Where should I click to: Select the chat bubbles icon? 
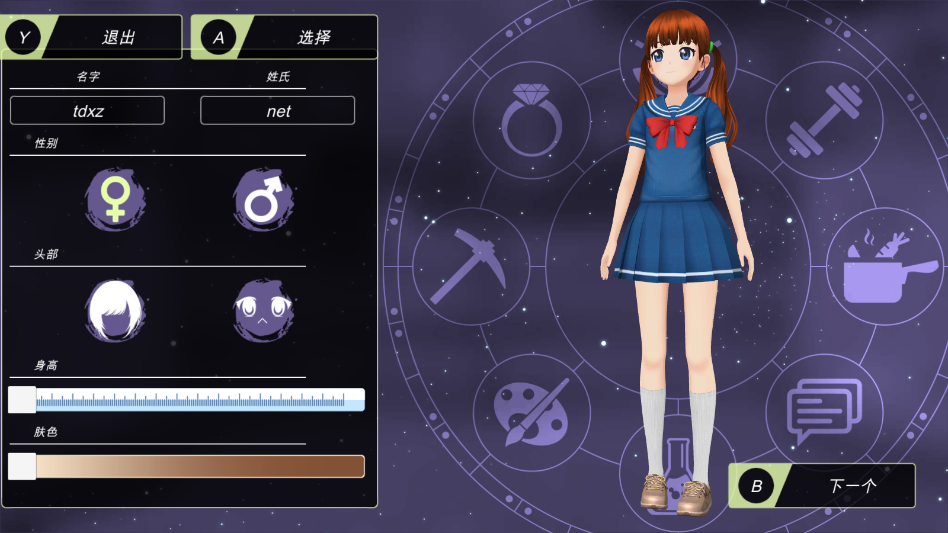[823, 410]
